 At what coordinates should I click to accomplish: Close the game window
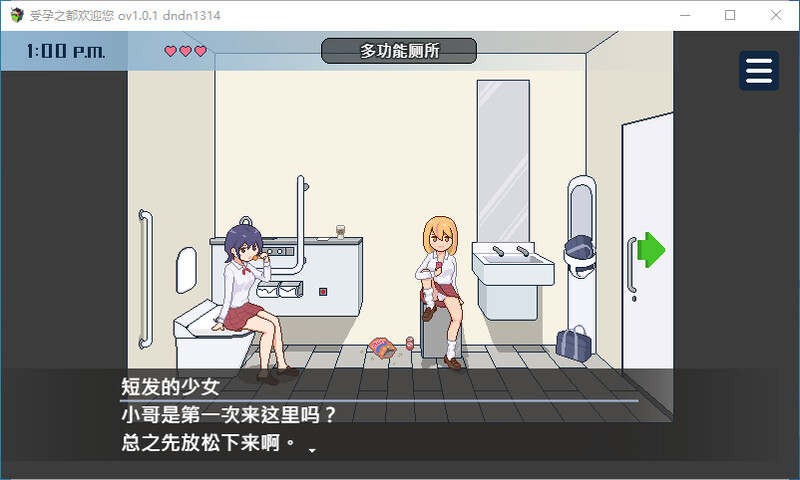[x=776, y=15]
